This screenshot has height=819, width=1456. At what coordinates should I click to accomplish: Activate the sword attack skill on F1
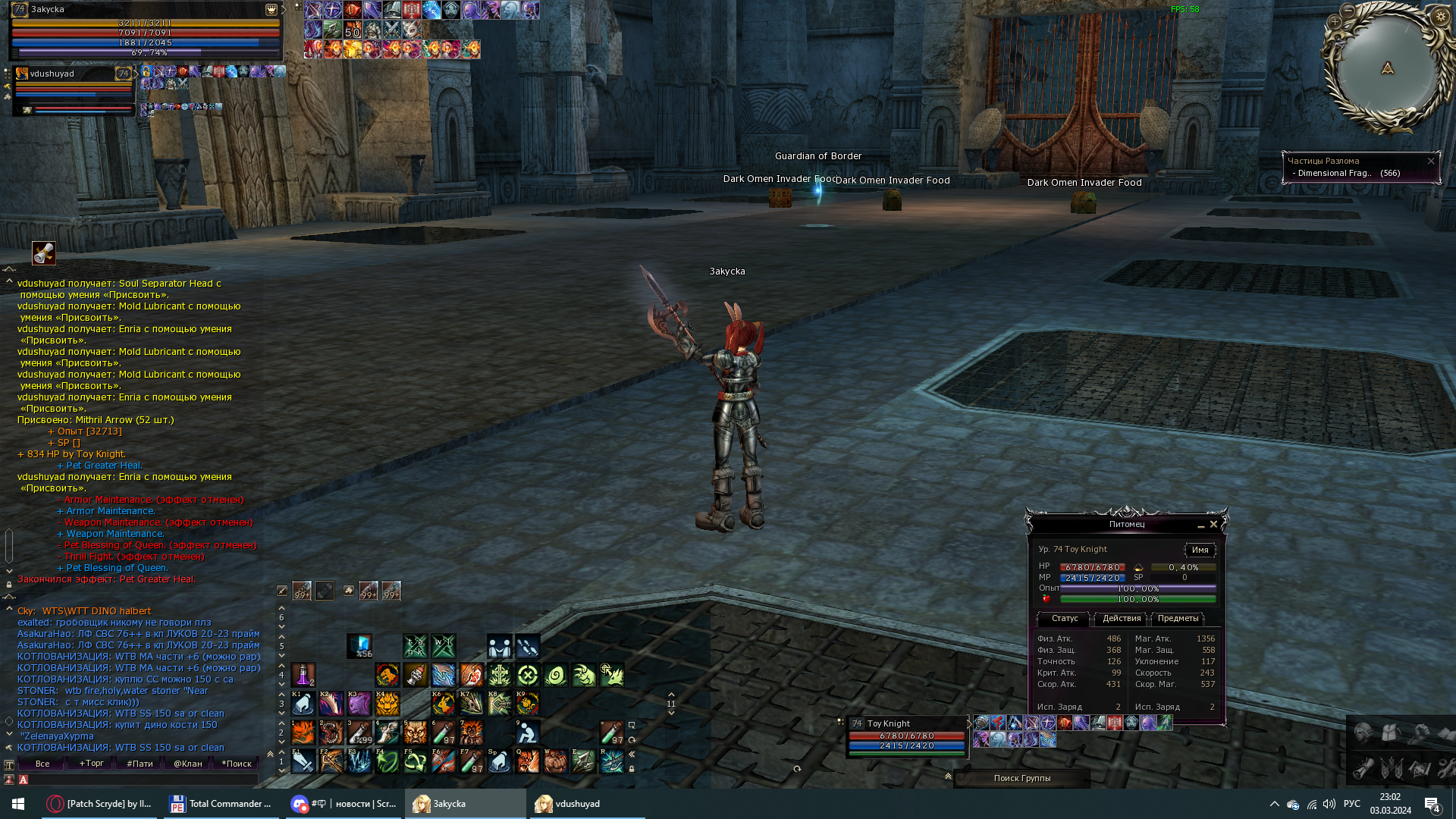click(x=303, y=761)
